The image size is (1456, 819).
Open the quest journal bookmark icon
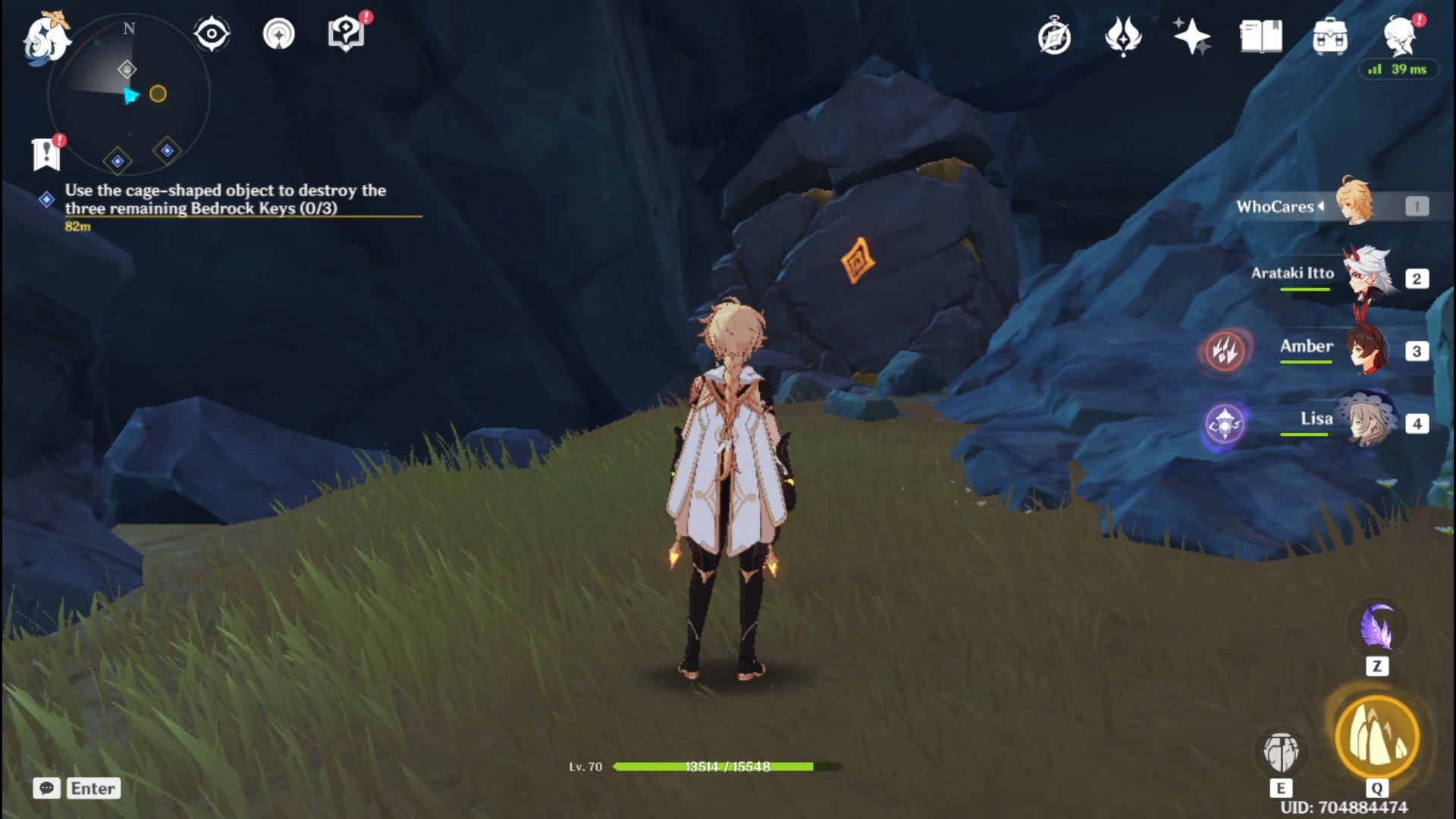(x=46, y=154)
